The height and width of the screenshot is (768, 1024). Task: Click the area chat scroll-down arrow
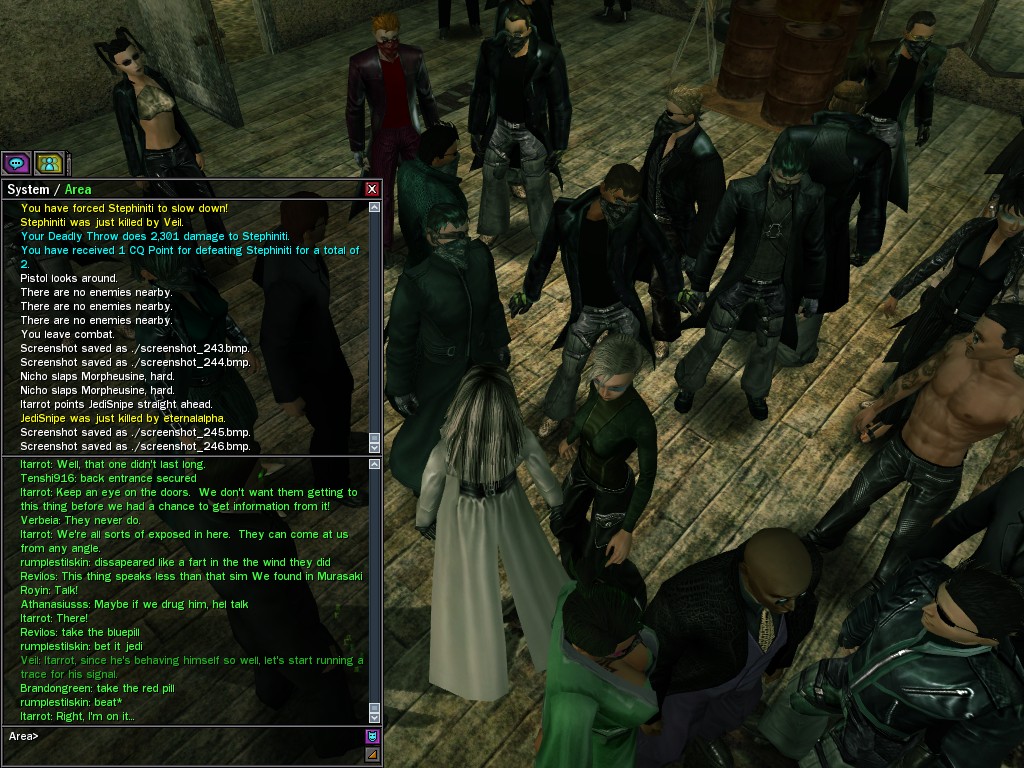(375, 717)
